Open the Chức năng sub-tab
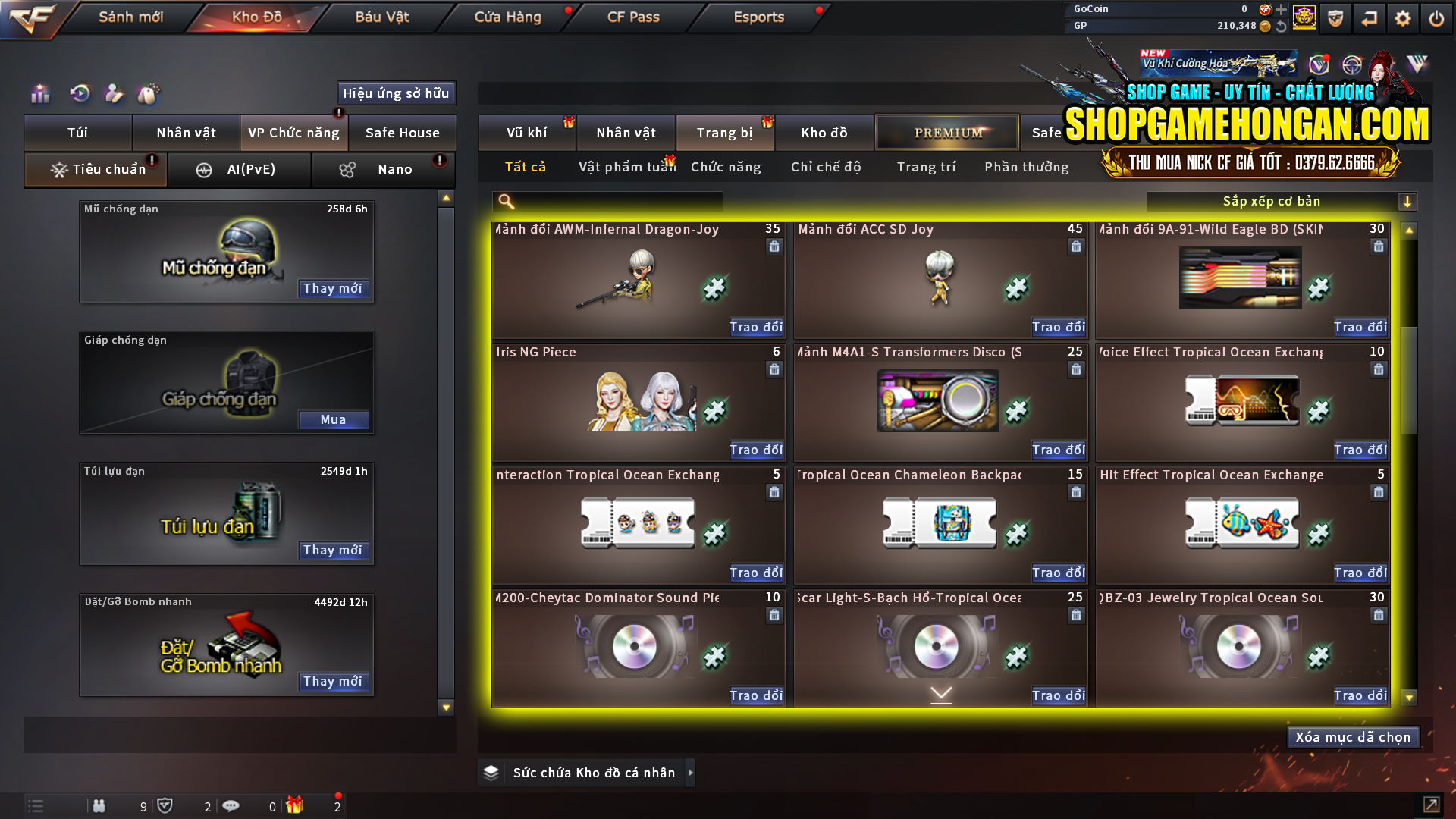This screenshot has width=1456, height=819. [725, 167]
